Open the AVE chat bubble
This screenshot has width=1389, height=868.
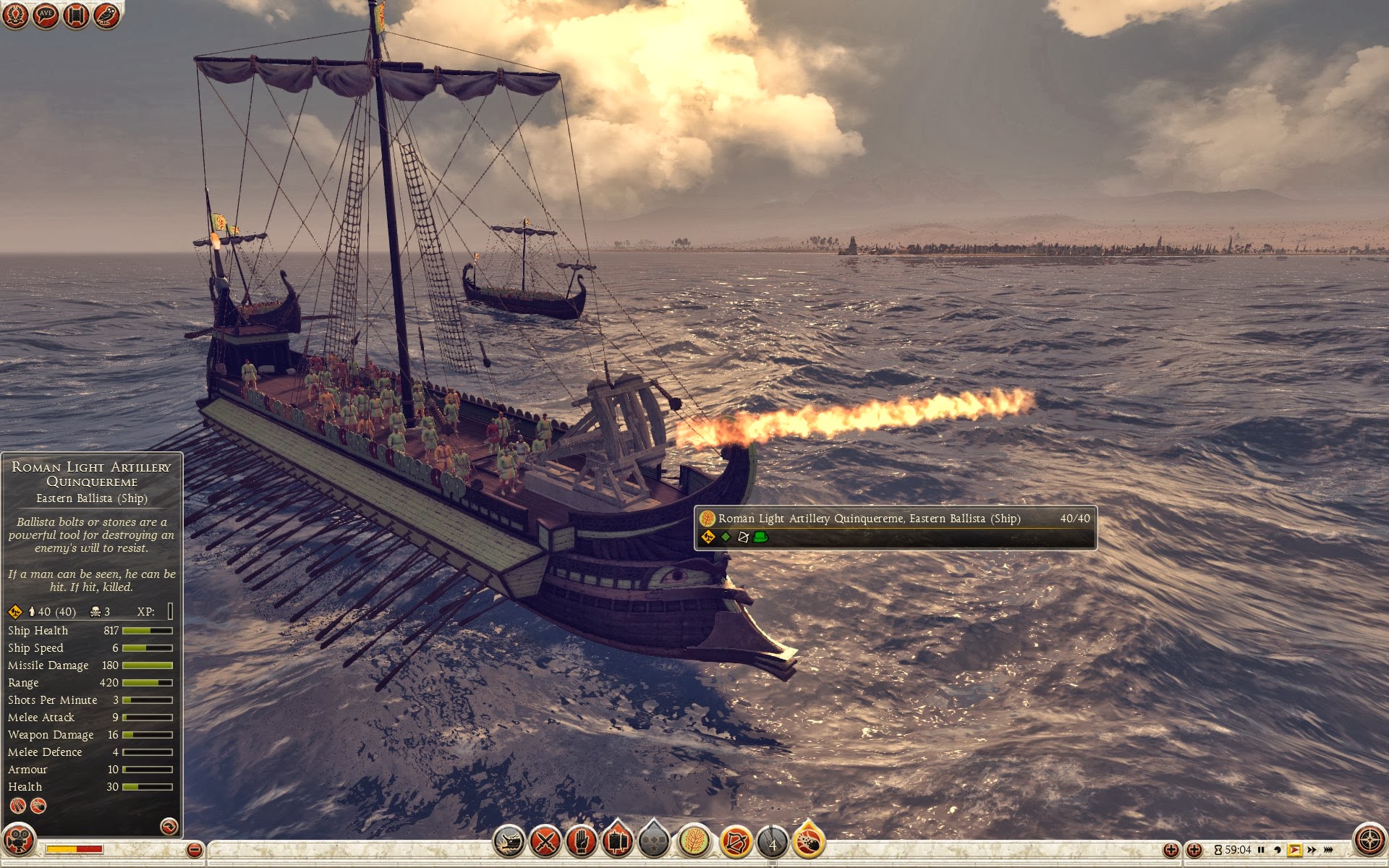point(46,15)
